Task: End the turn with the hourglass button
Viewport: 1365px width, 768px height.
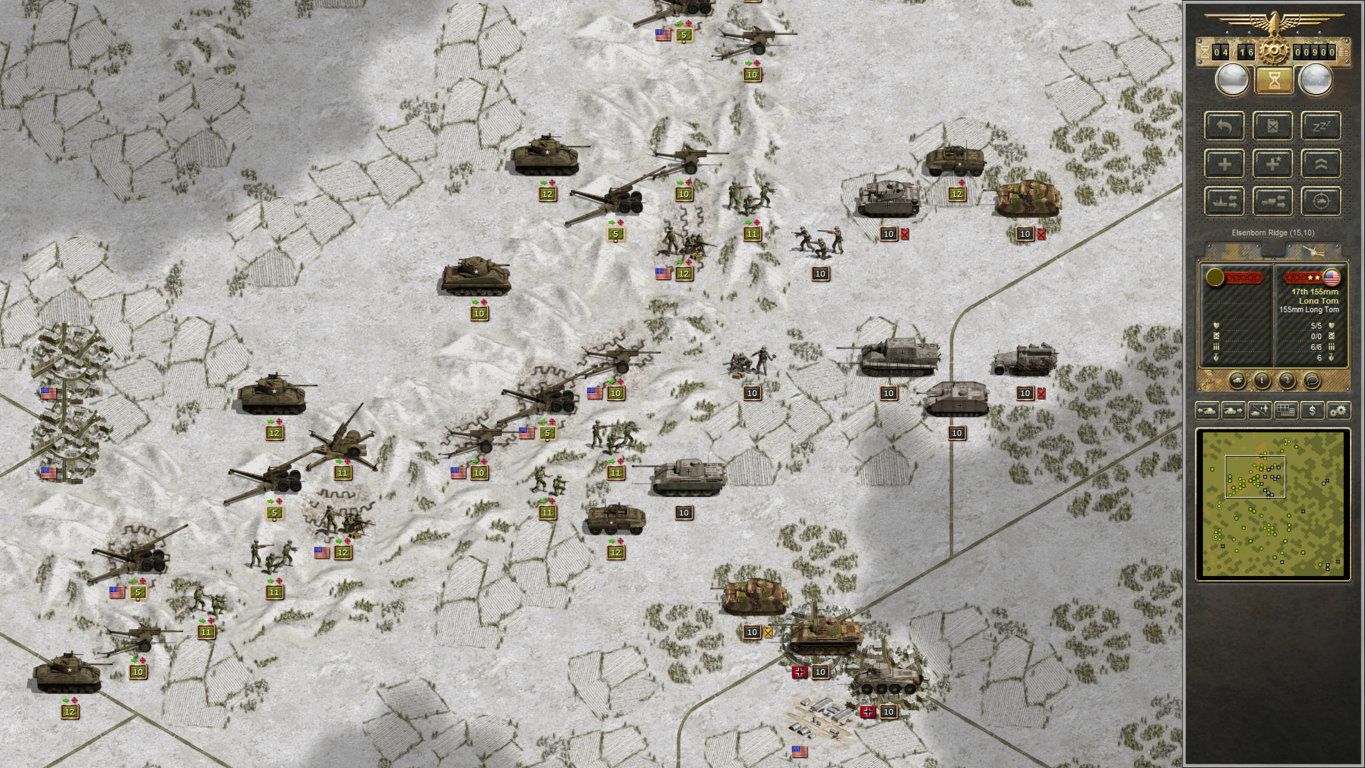Action: (1272, 80)
